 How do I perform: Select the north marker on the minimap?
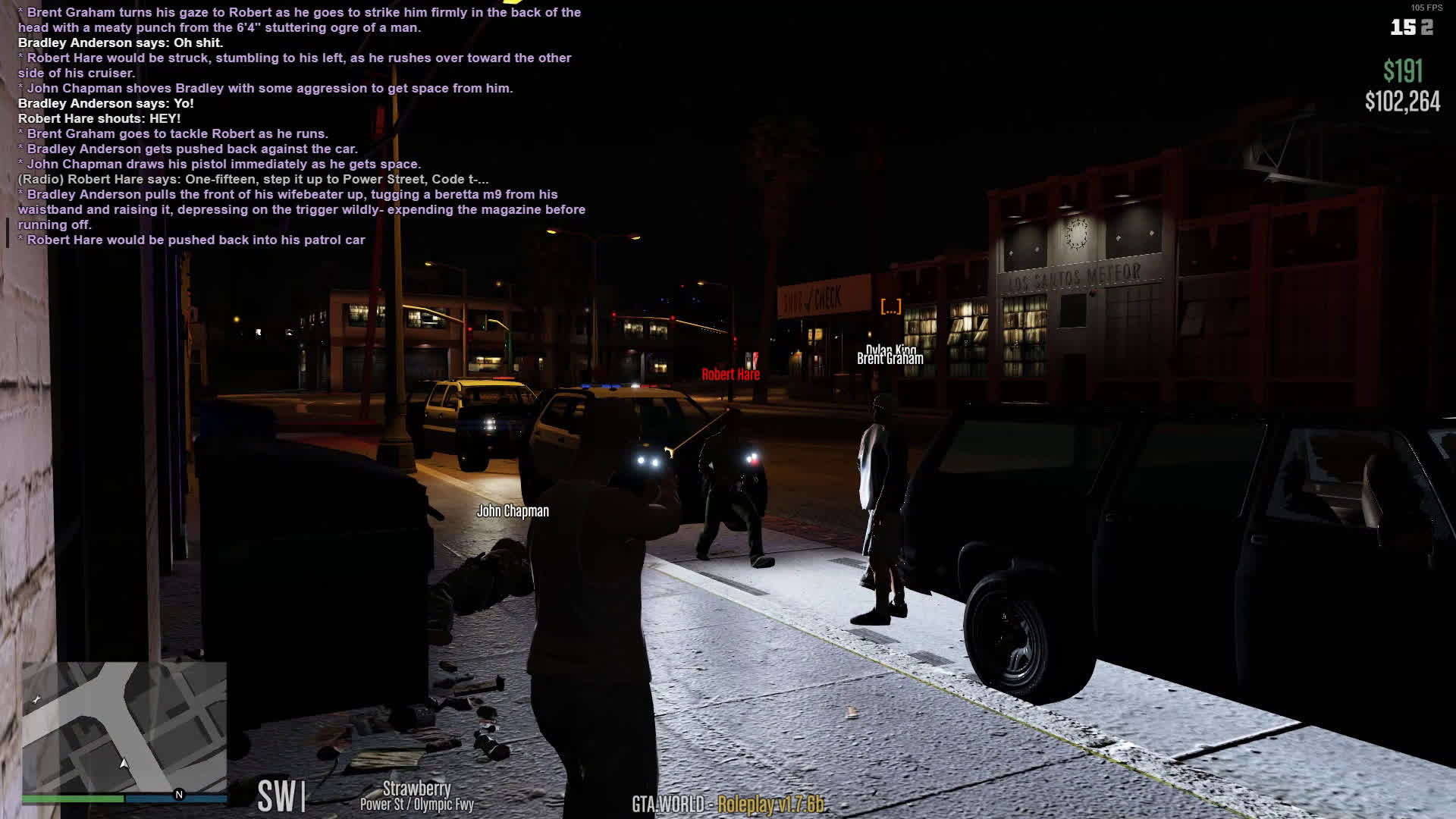pos(179,795)
